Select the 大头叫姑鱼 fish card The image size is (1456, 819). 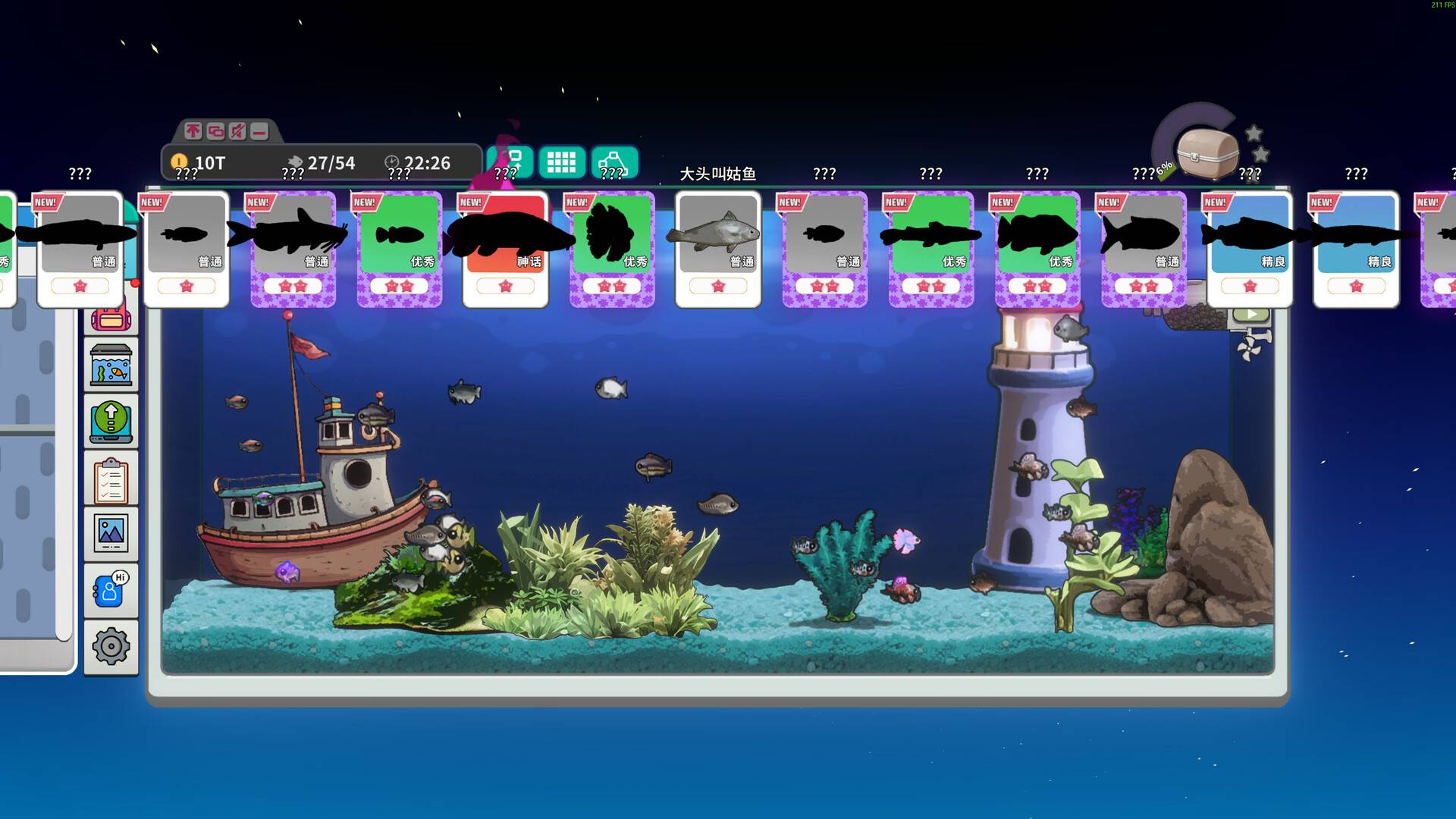click(717, 243)
